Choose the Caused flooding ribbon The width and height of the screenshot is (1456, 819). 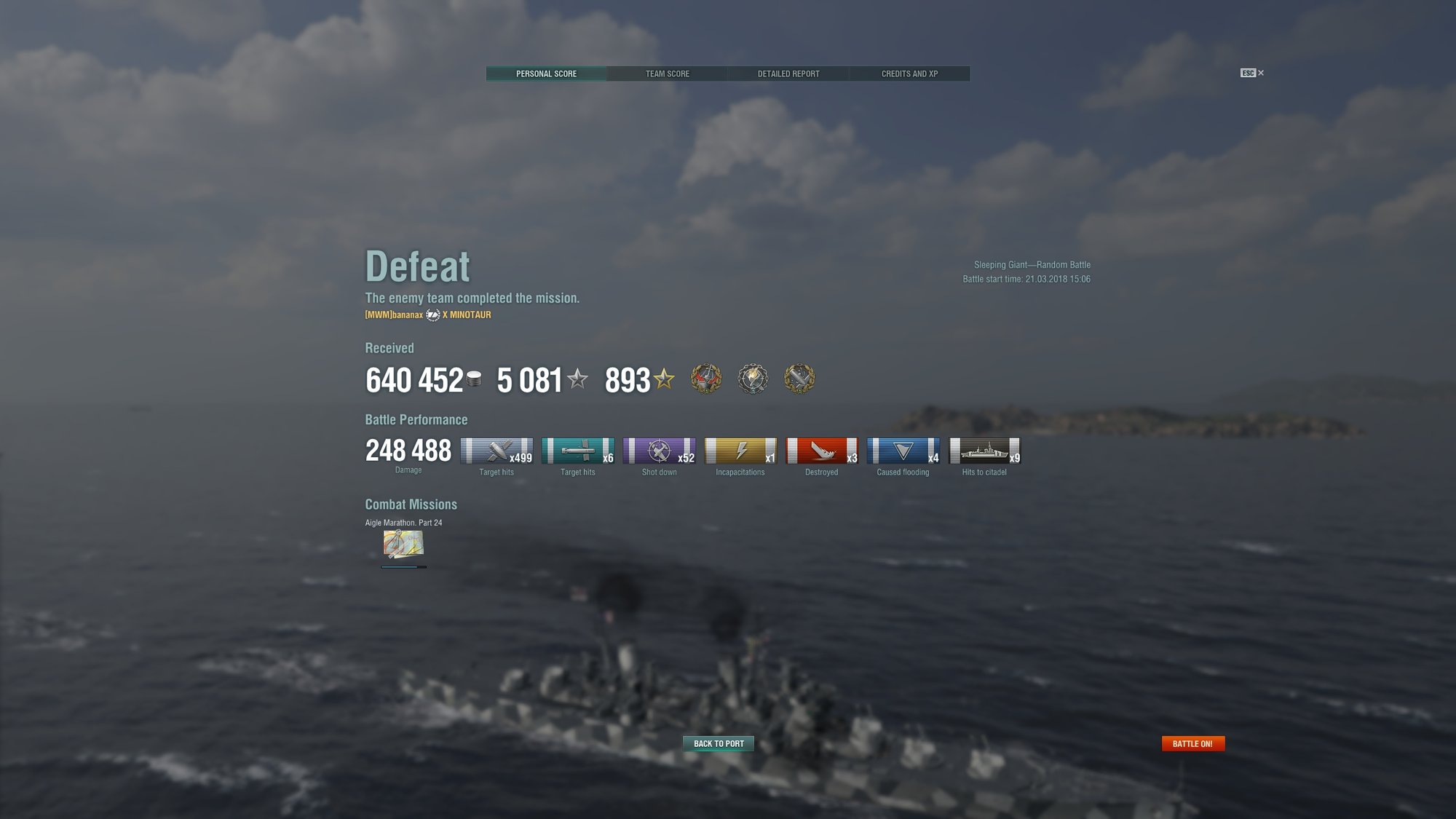[903, 451]
